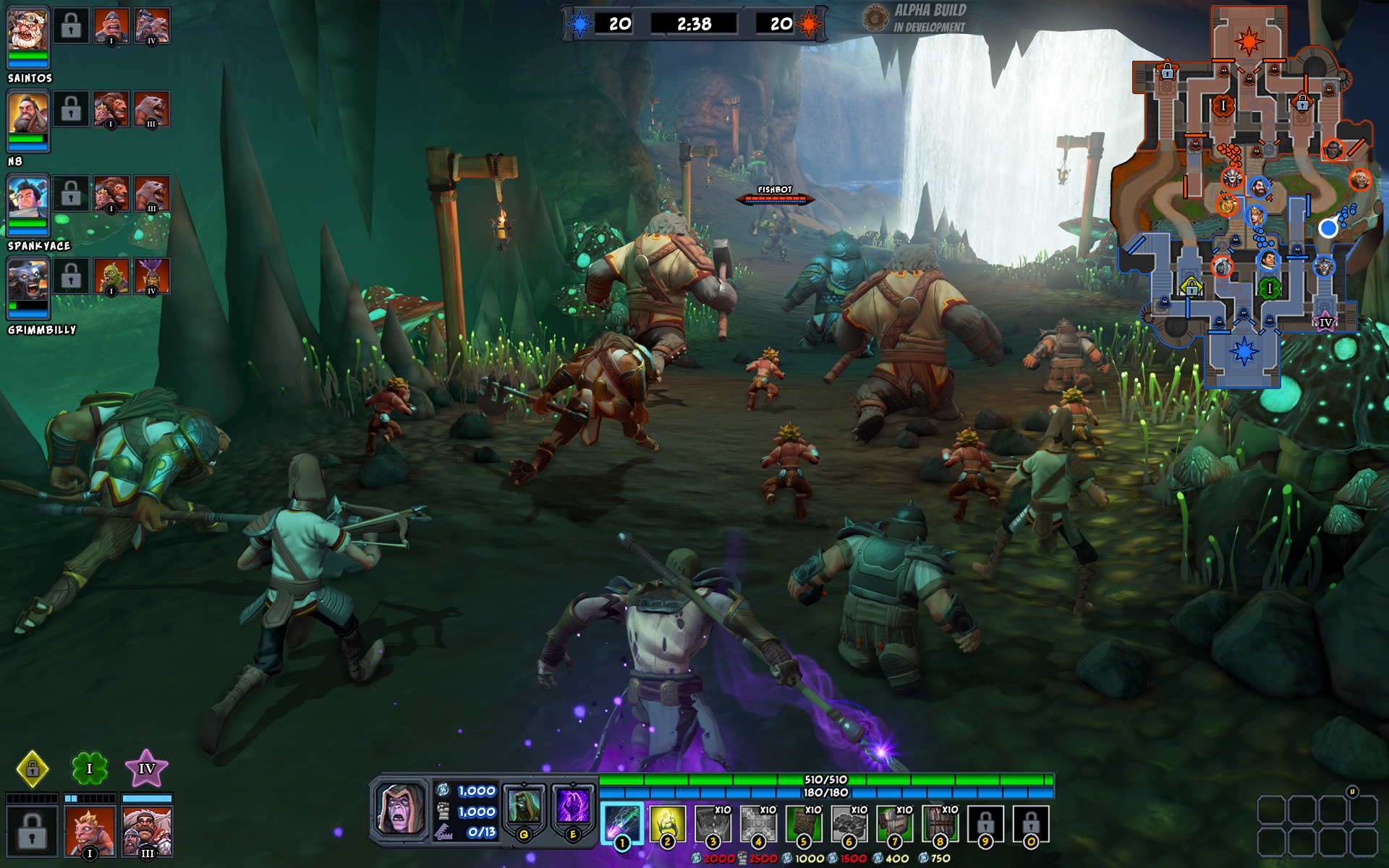Select Grimmbilly's tier I orc minion card

tap(111, 276)
